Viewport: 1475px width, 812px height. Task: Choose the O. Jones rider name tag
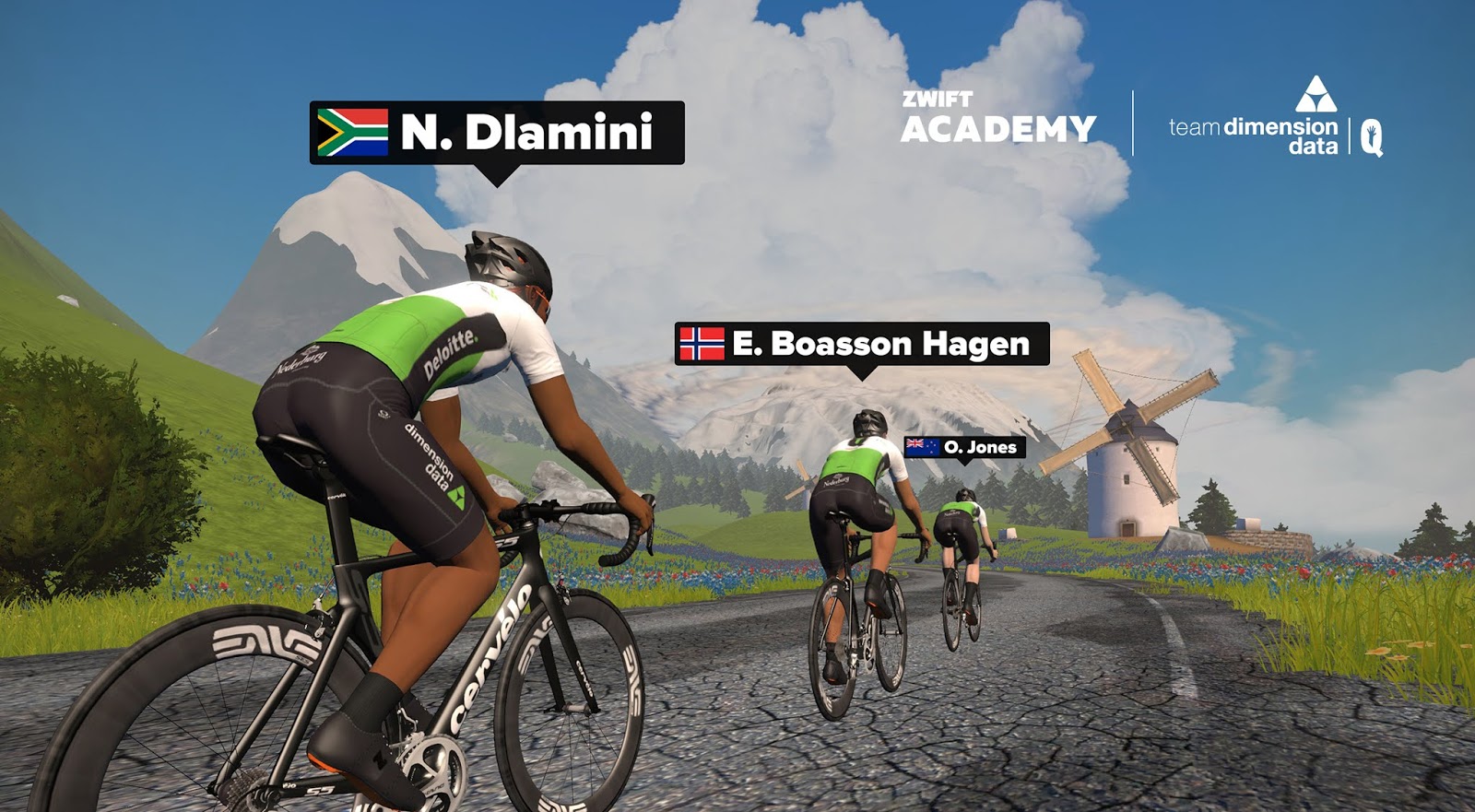point(964,447)
